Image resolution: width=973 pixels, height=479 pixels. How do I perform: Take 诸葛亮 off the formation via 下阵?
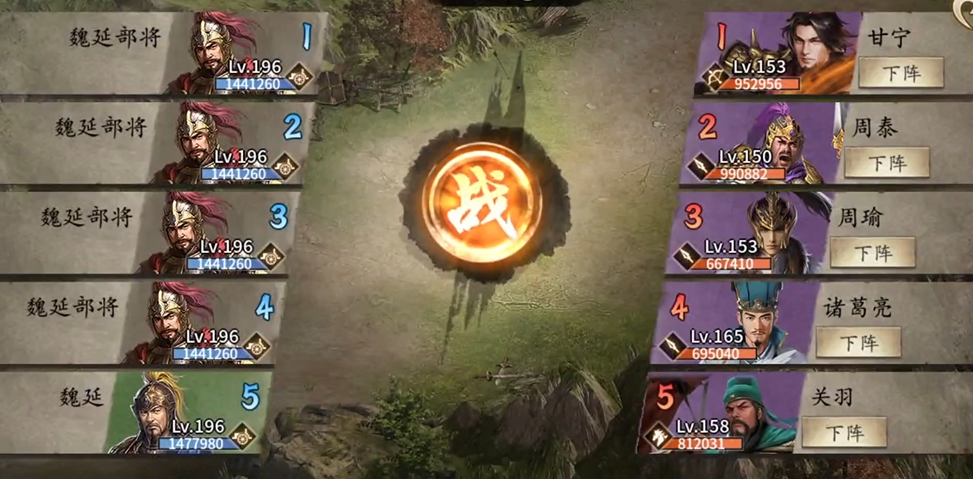(x=858, y=342)
